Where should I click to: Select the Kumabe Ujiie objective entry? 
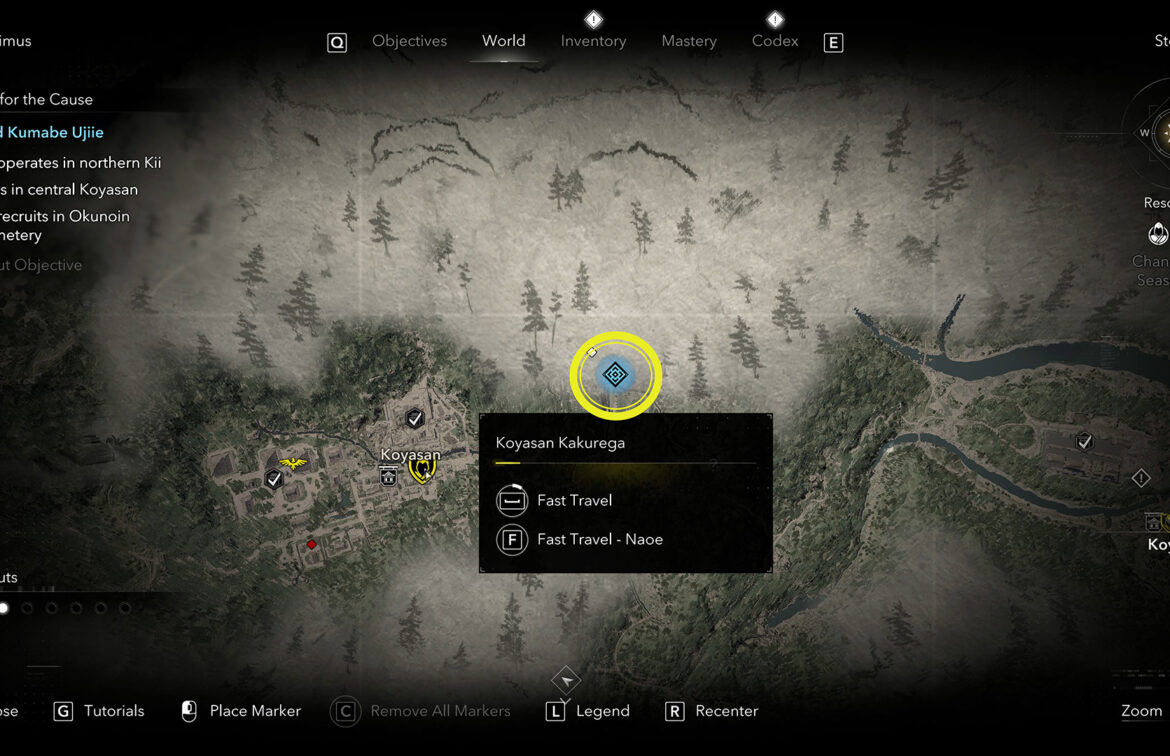[x=53, y=132]
